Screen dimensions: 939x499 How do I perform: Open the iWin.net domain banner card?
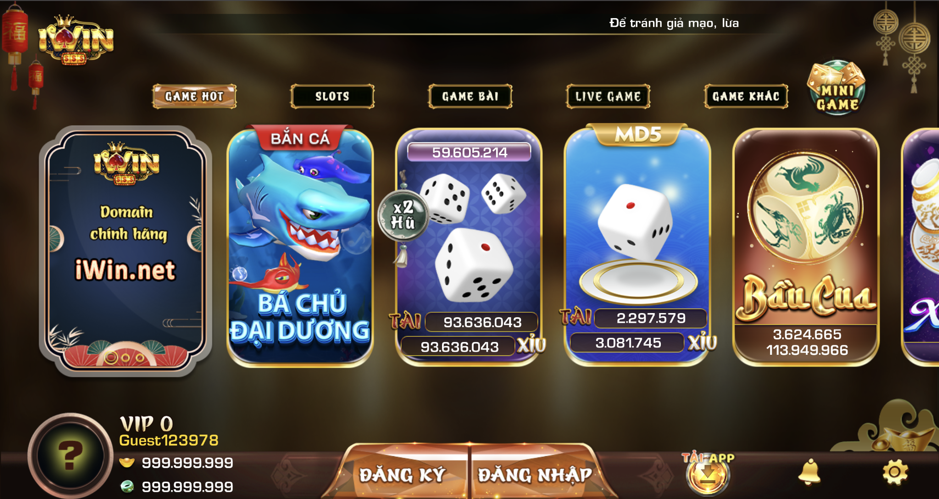125,250
